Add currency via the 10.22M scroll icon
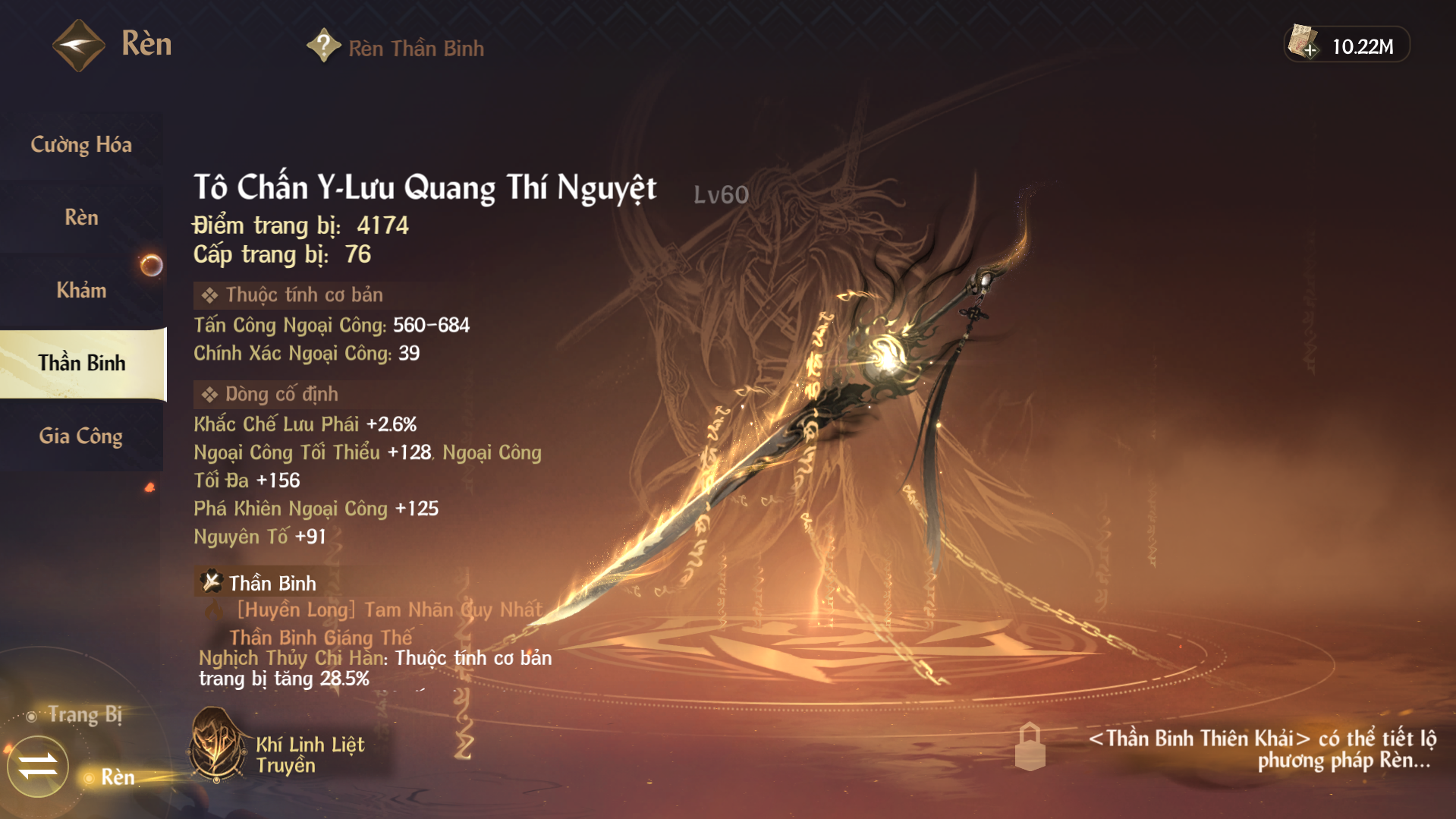The width and height of the screenshot is (1456, 819). pos(1303,43)
